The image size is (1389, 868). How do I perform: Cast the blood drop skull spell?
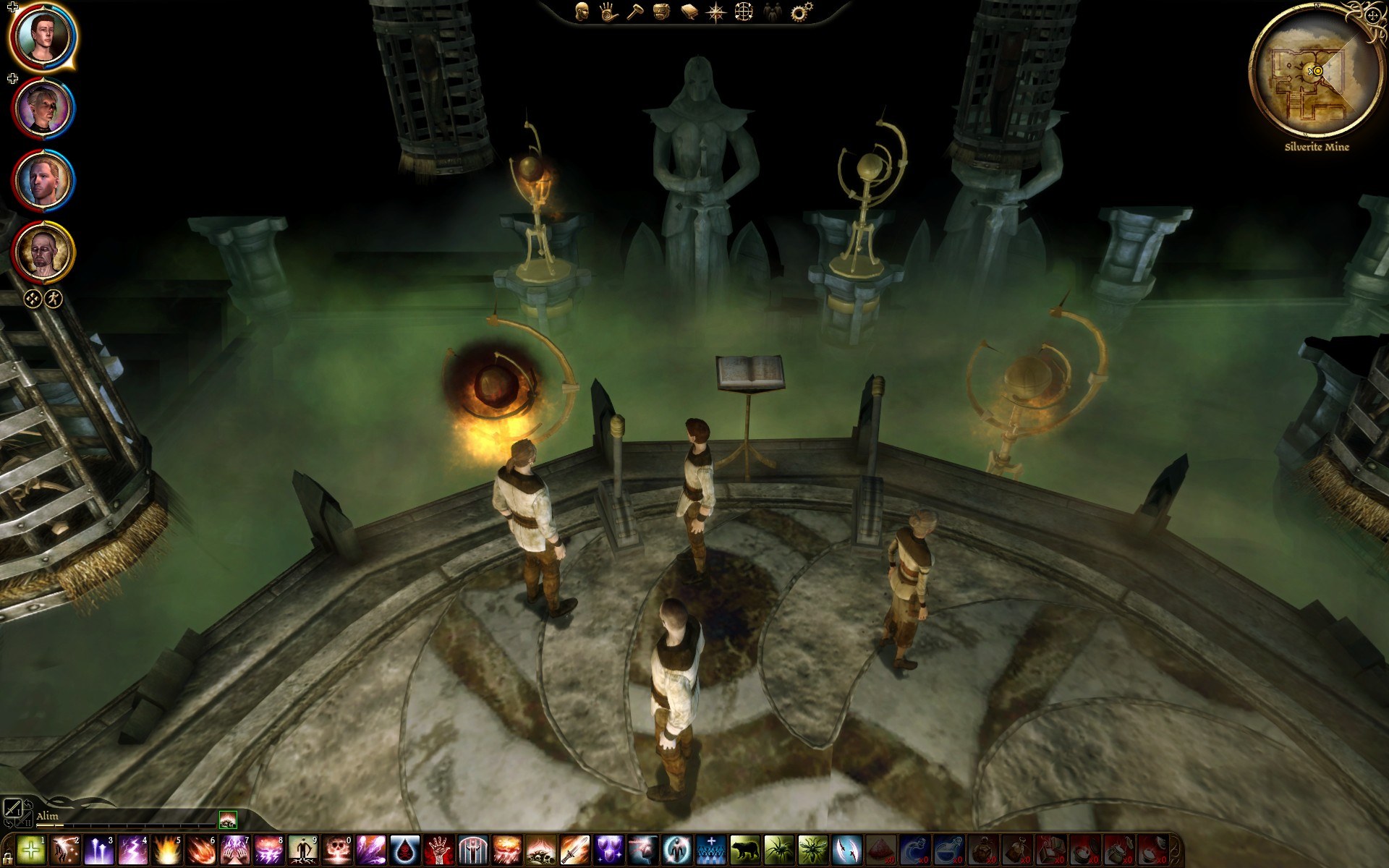pos(405,849)
